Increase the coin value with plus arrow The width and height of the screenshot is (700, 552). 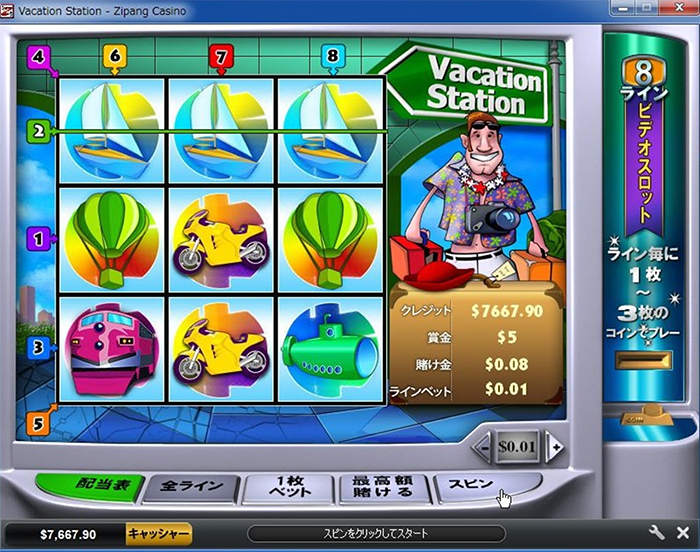click(x=555, y=447)
